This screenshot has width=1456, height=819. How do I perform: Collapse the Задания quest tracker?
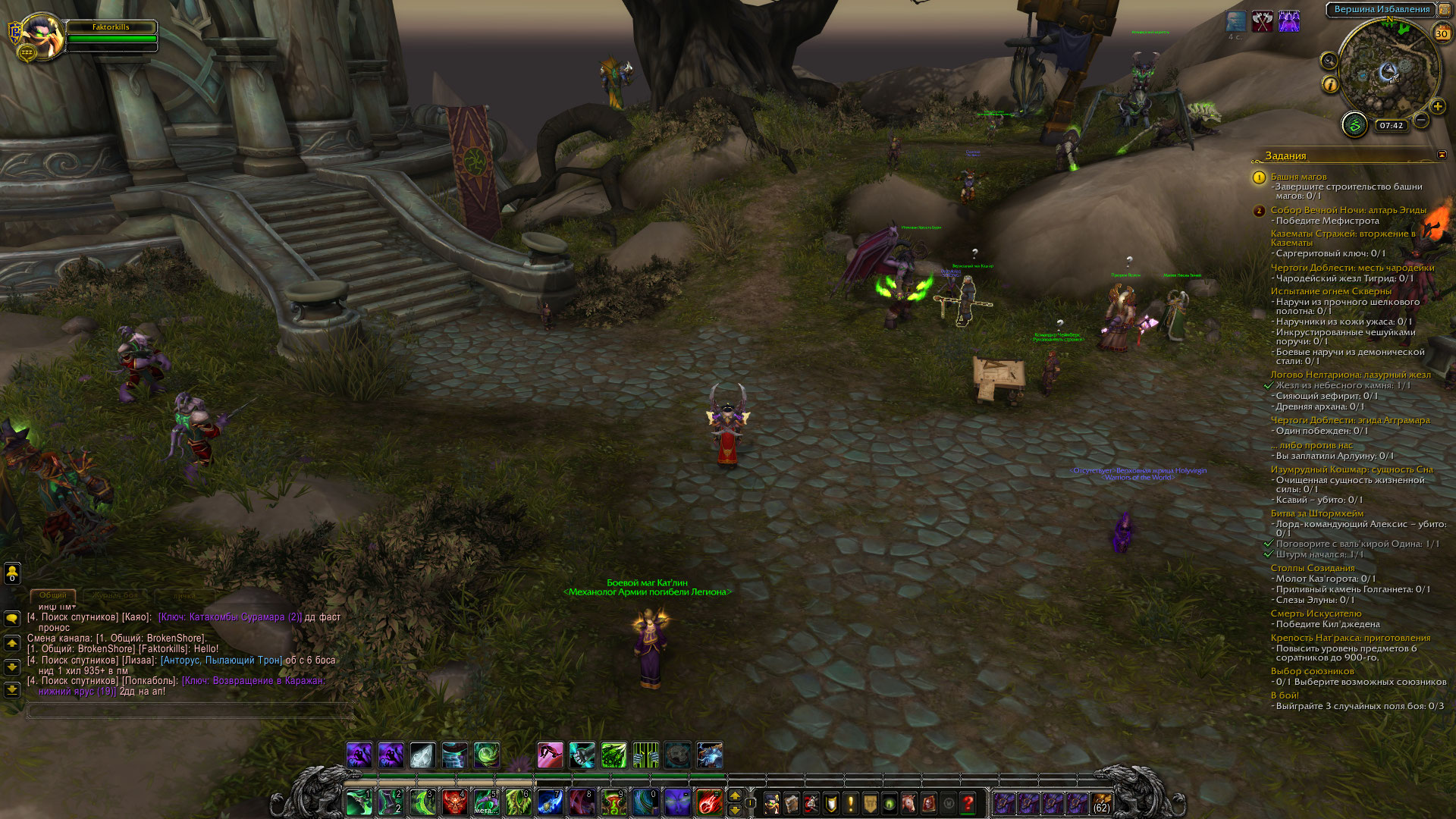(1442, 155)
